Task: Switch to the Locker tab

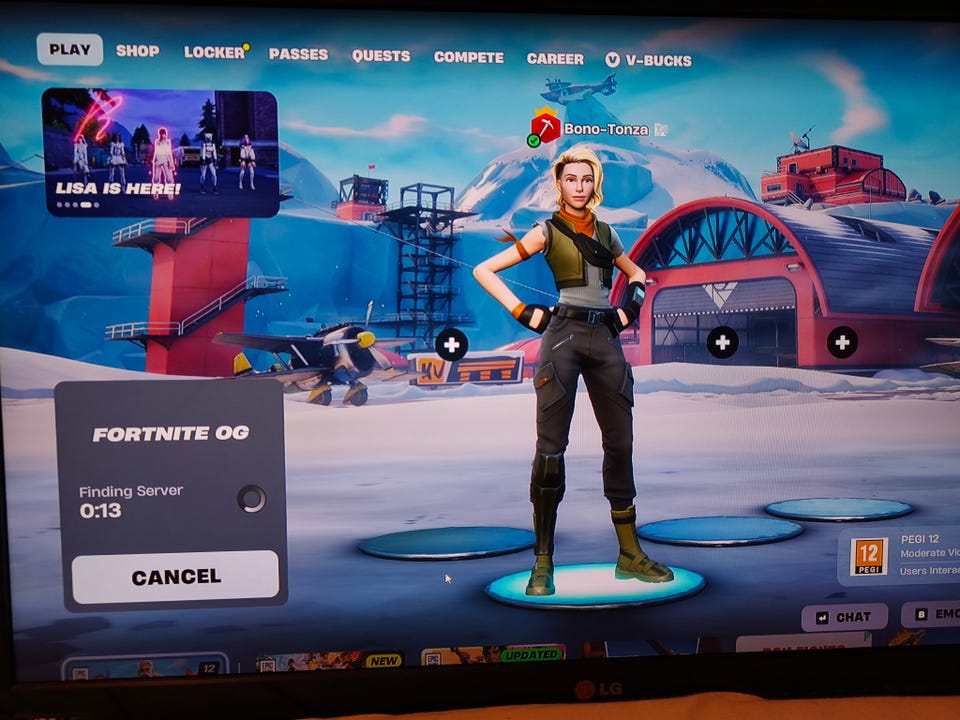Action: [214, 52]
